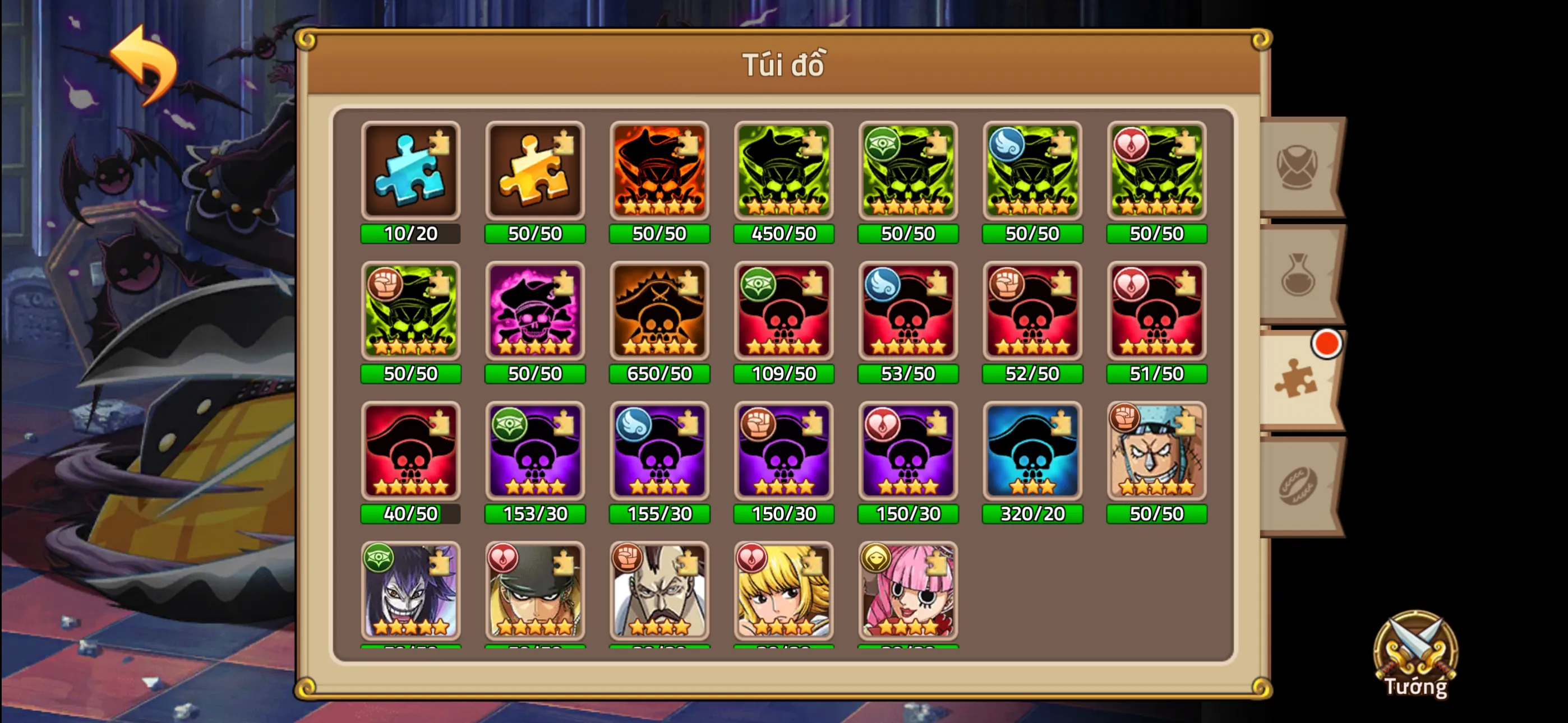This screenshot has height=723, width=1568.
Task: Select the heart-emblem red skull shard showing 51/50
Action: pos(1156,312)
